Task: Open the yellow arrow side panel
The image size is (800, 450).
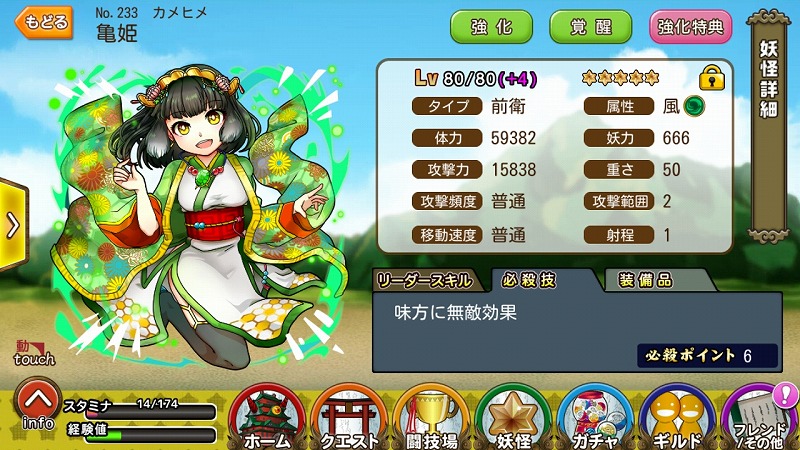Action: tap(12, 225)
